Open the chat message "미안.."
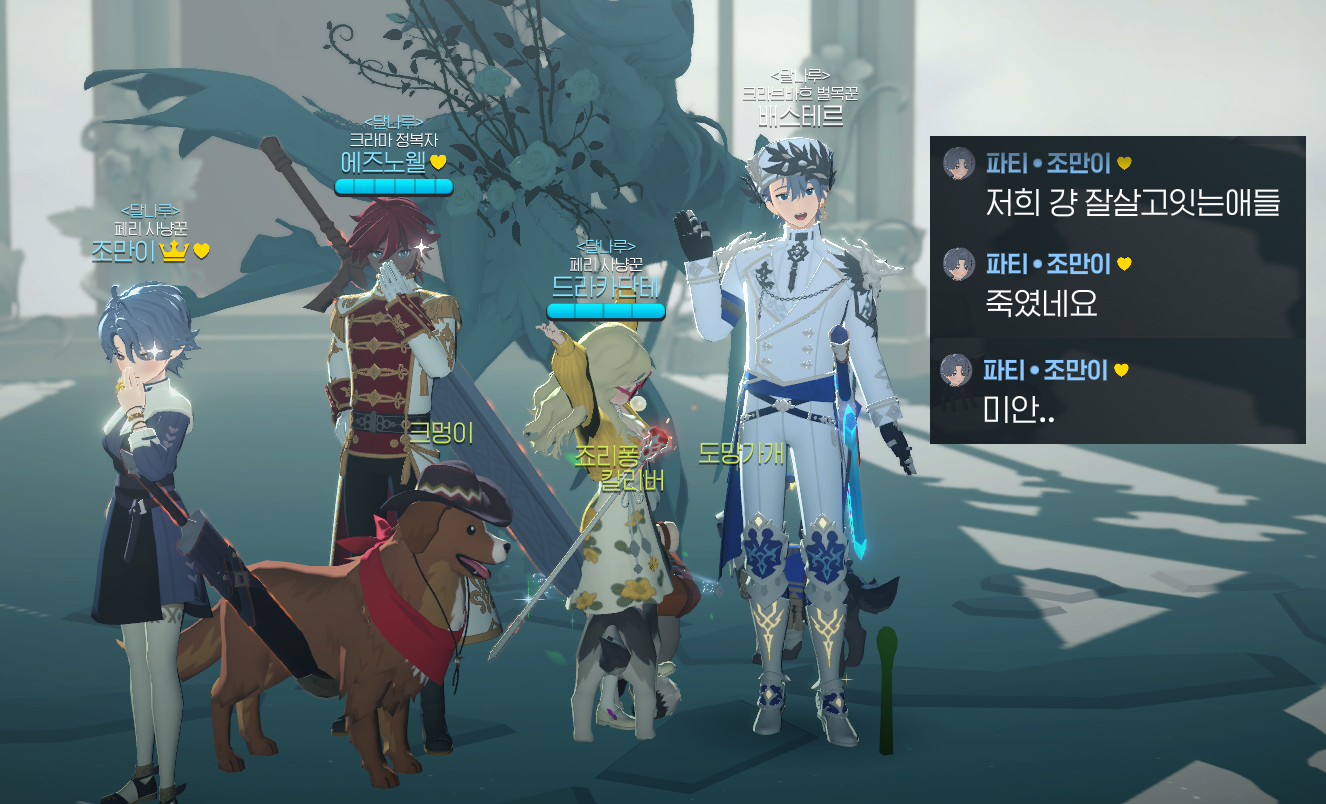Image resolution: width=1326 pixels, height=804 pixels. pos(1021,409)
